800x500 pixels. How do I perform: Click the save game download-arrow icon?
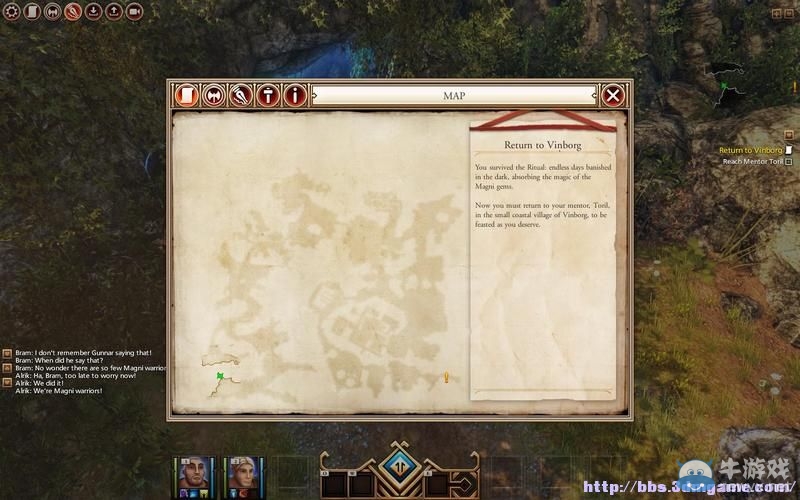tap(93, 12)
